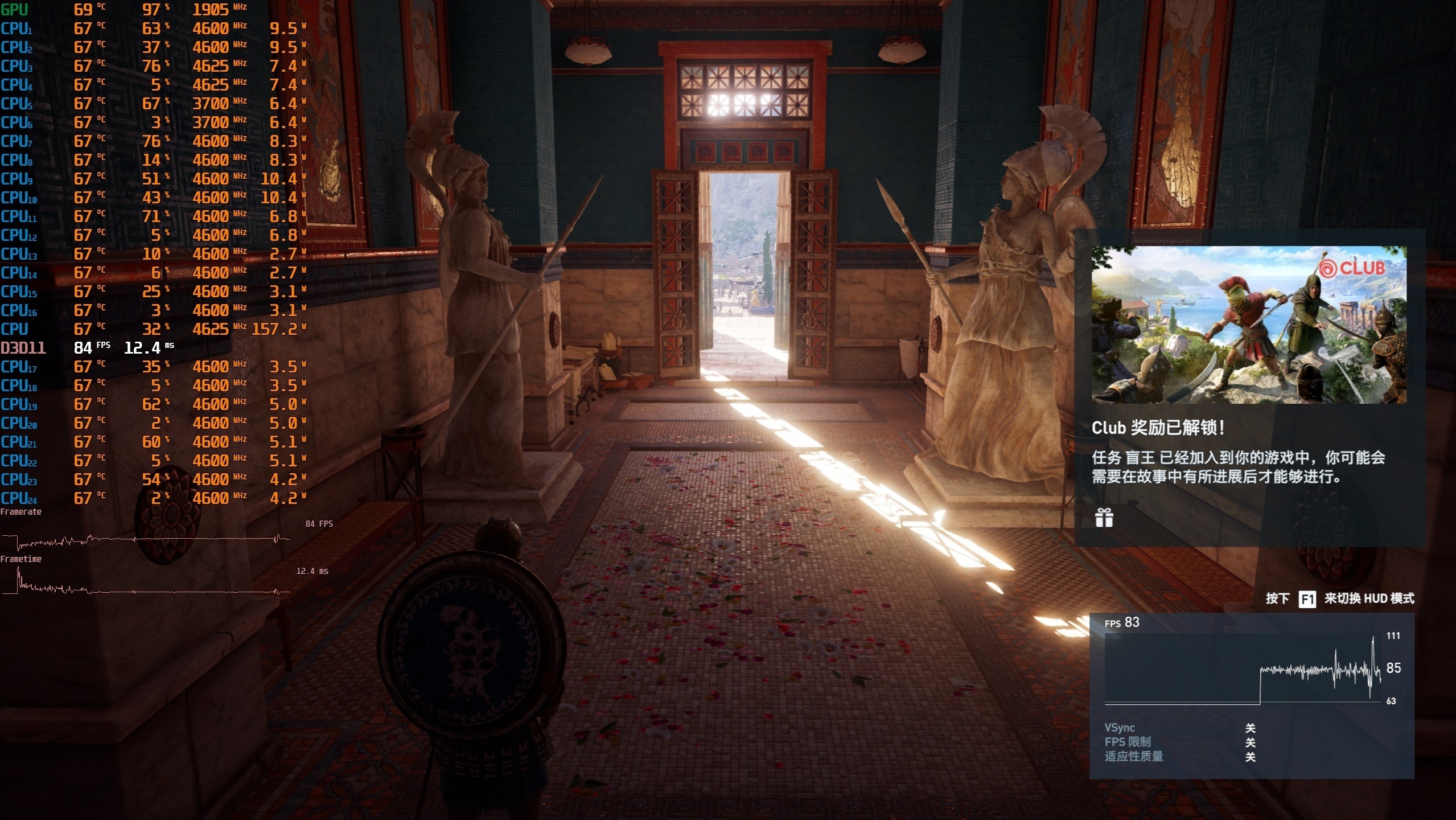
Task: Open the Club reward notification image
Action: (x=1249, y=325)
